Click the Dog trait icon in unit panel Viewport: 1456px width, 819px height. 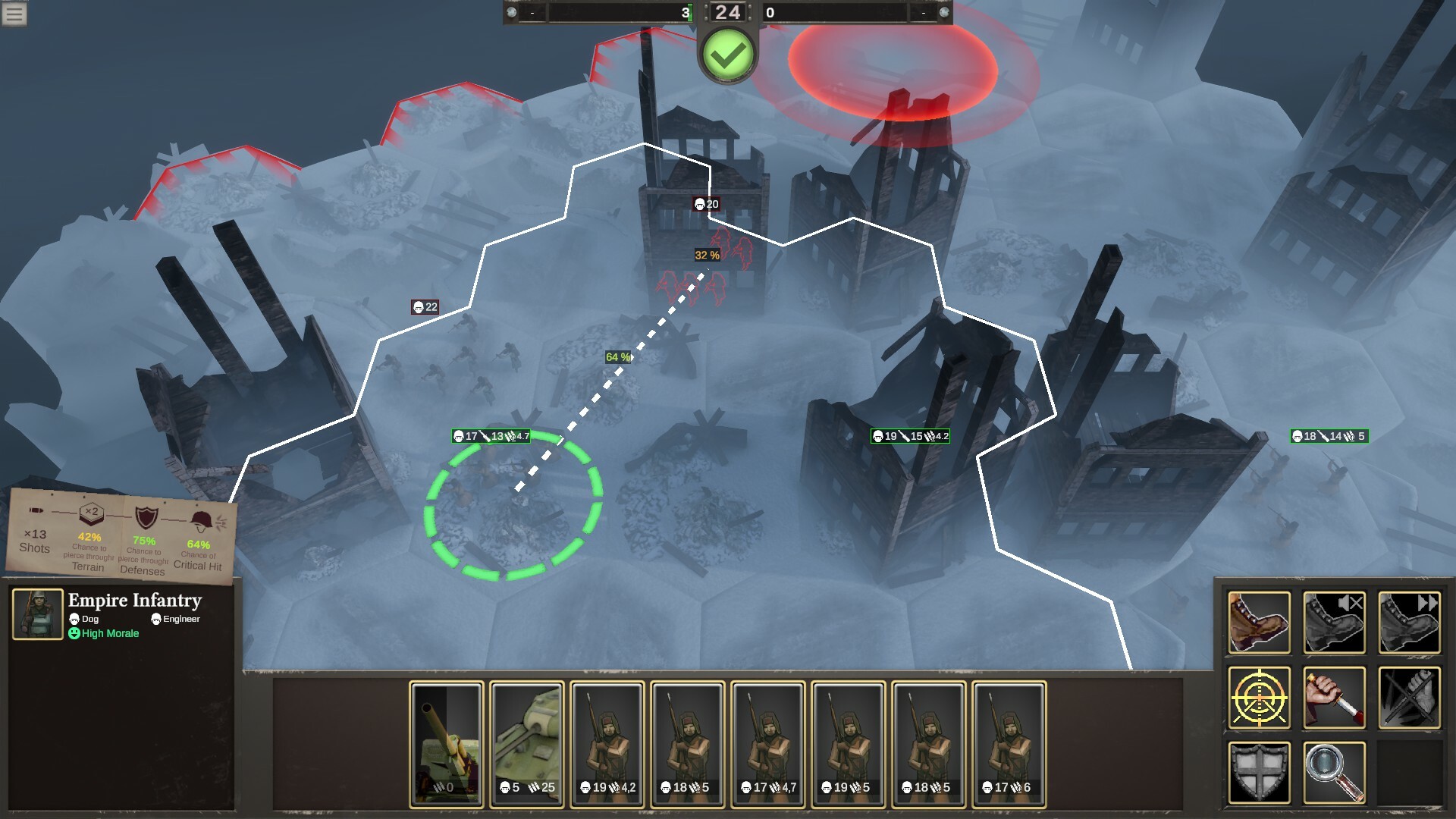[x=74, y=619]
